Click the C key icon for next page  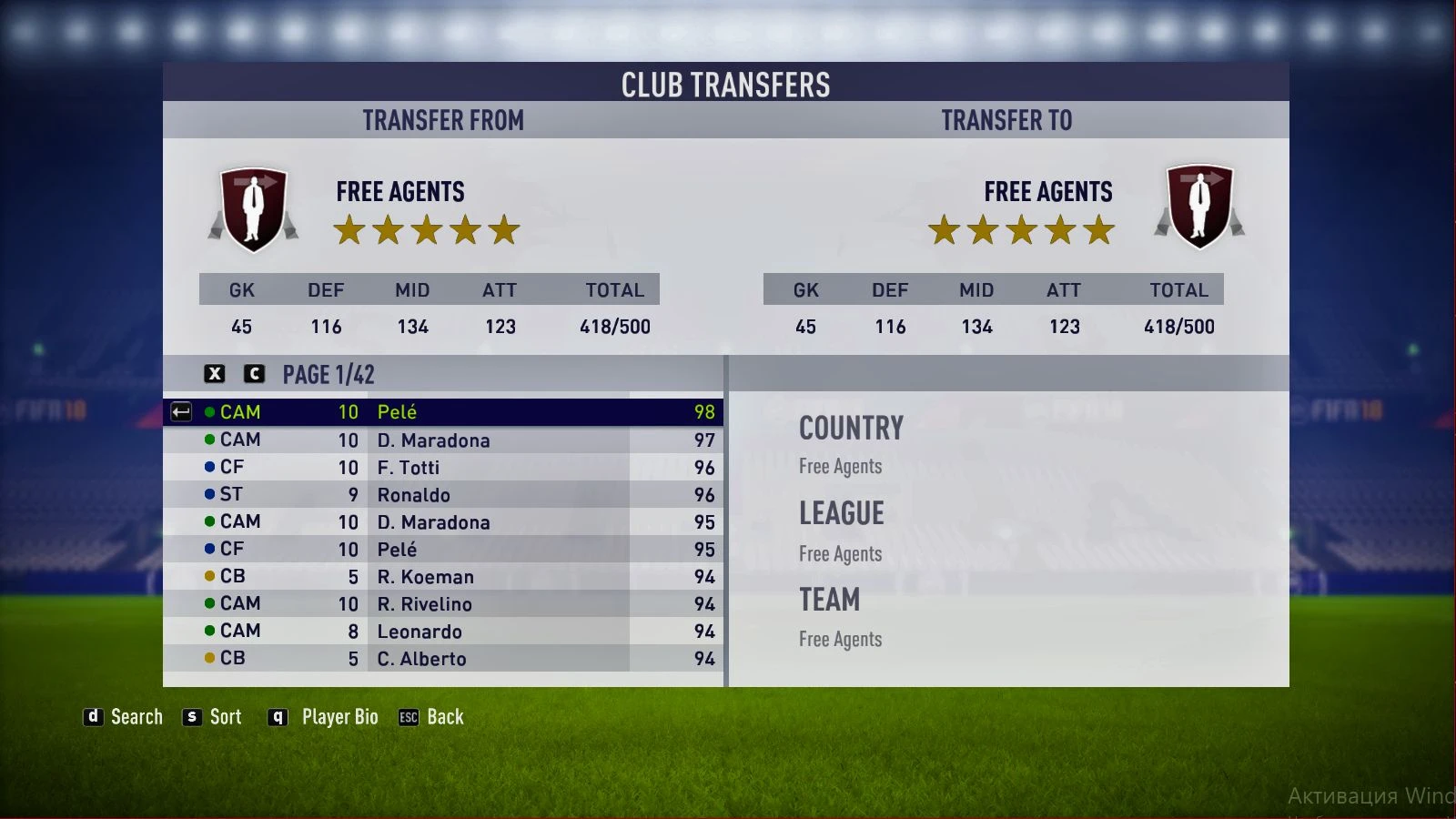pos(256,373)
